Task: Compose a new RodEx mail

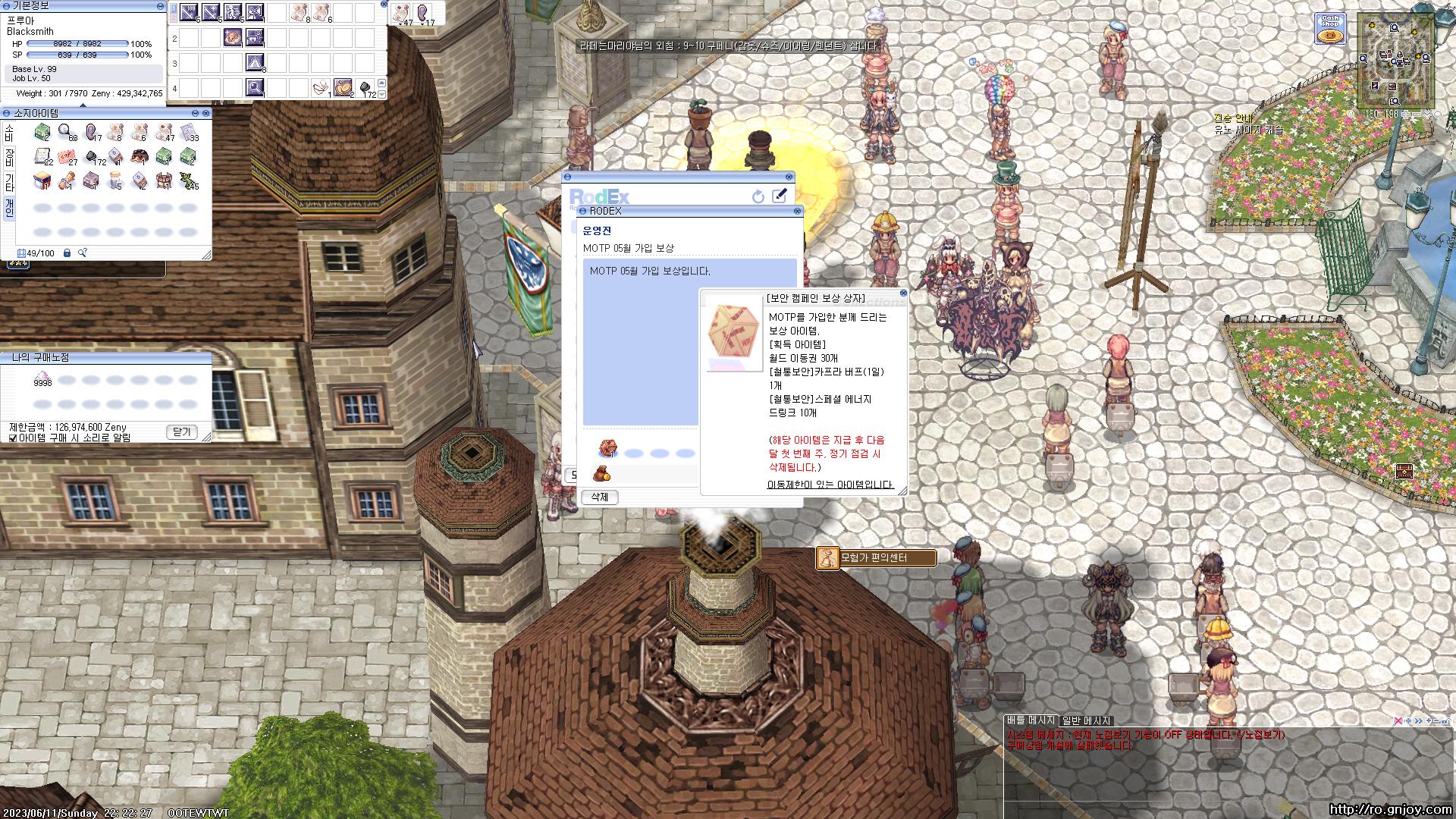Action: point(779,196)
